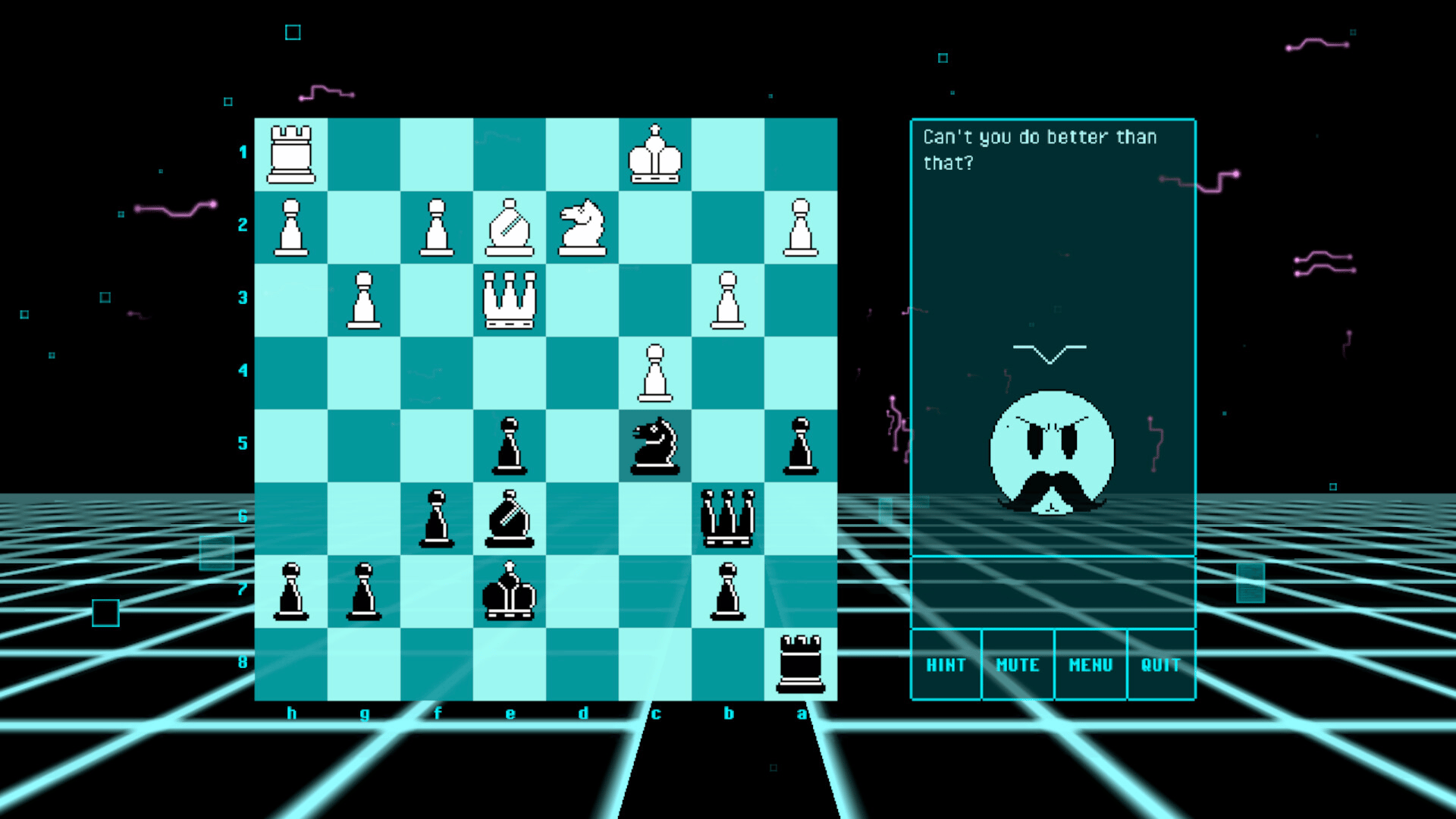Viewport: 1456px width, 819px height.
Task: QUIT the current game
Action: click(x=1161, y=665)
